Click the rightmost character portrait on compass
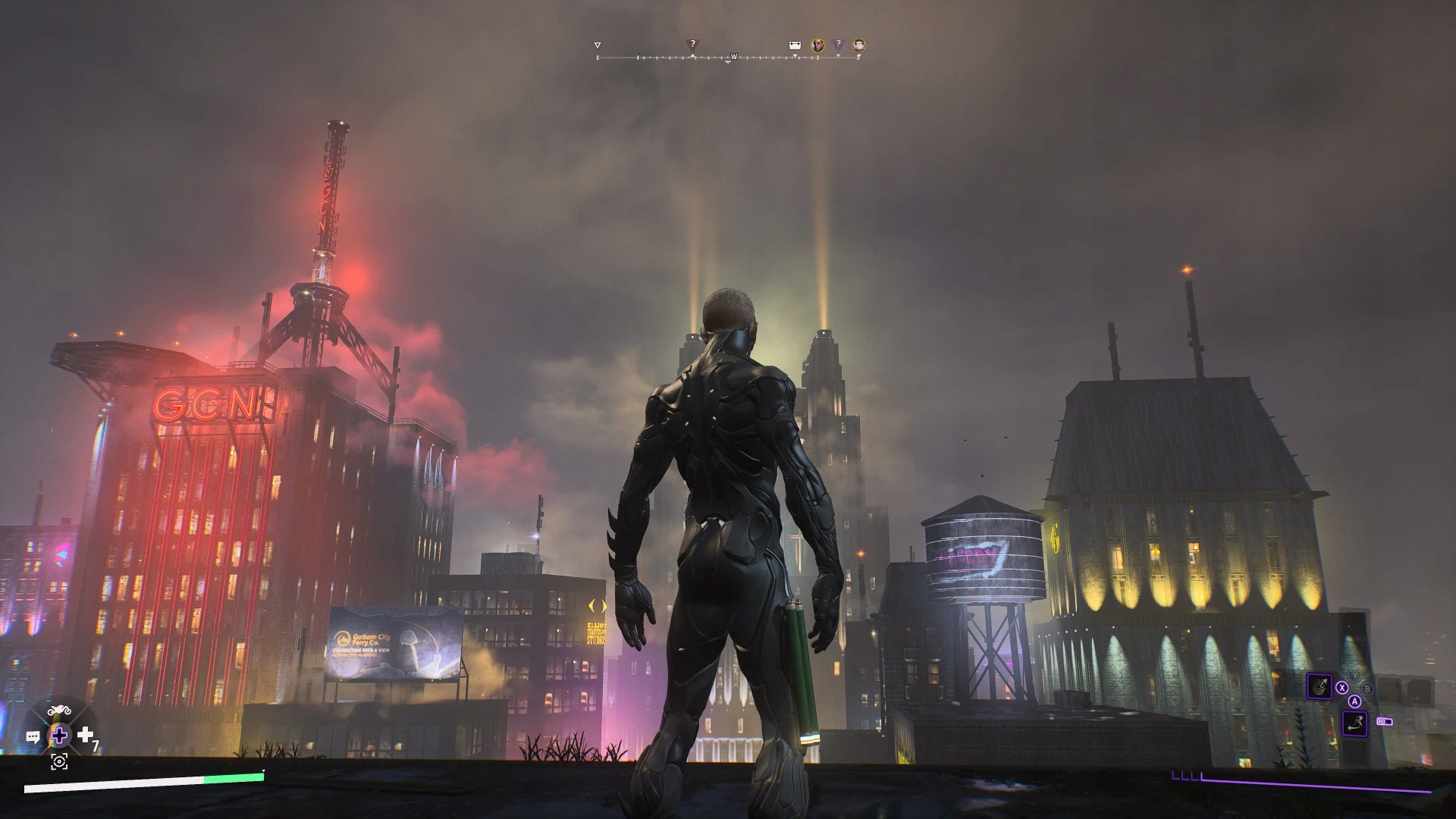Image resolution: width=1456 pixels, height=819 pixels. pyautogui.click(x=858, y=45)
